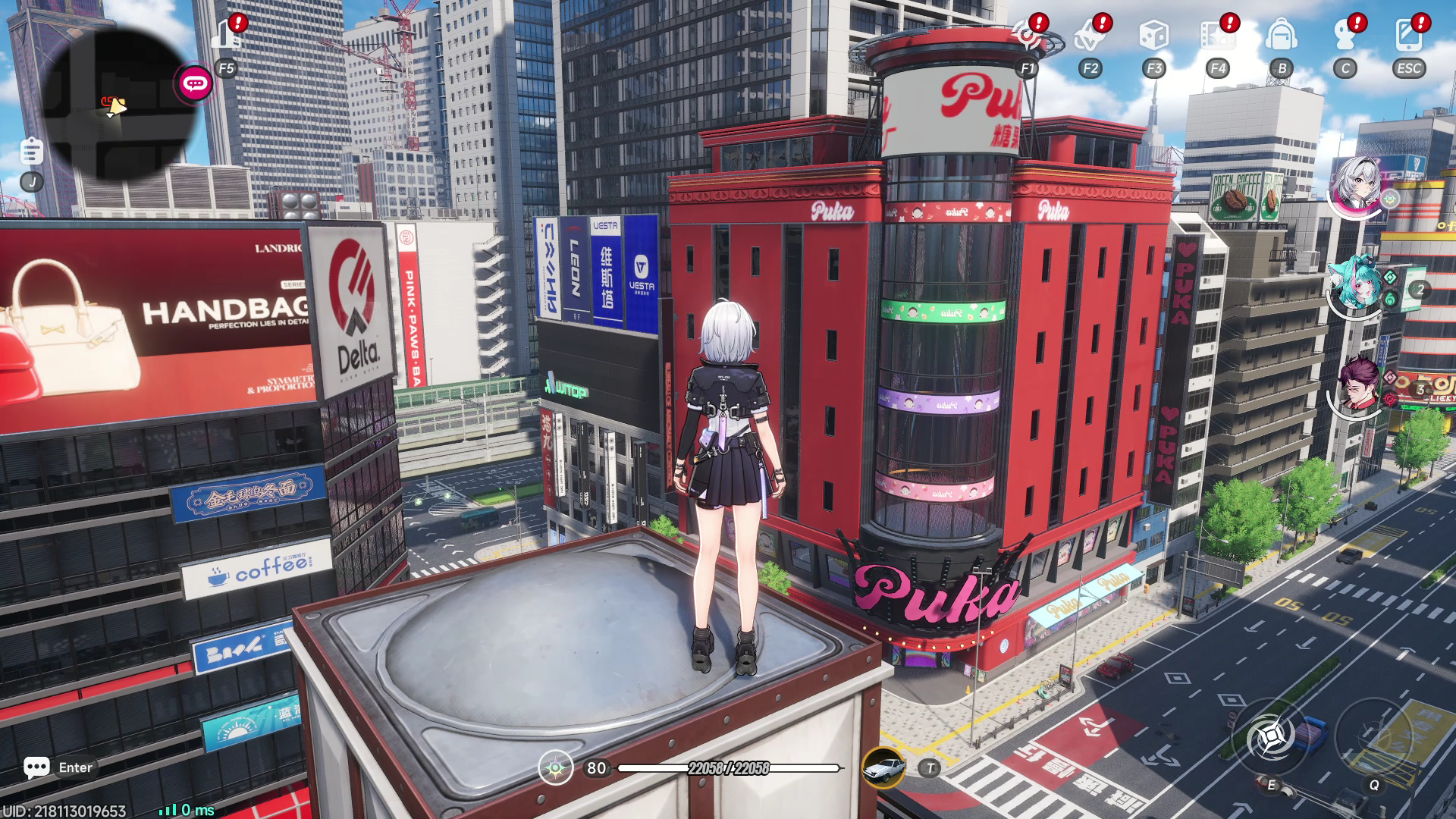The image size is (1456, 819).
Task: Open the quest clipboard log
Action: tap(31, 151)
